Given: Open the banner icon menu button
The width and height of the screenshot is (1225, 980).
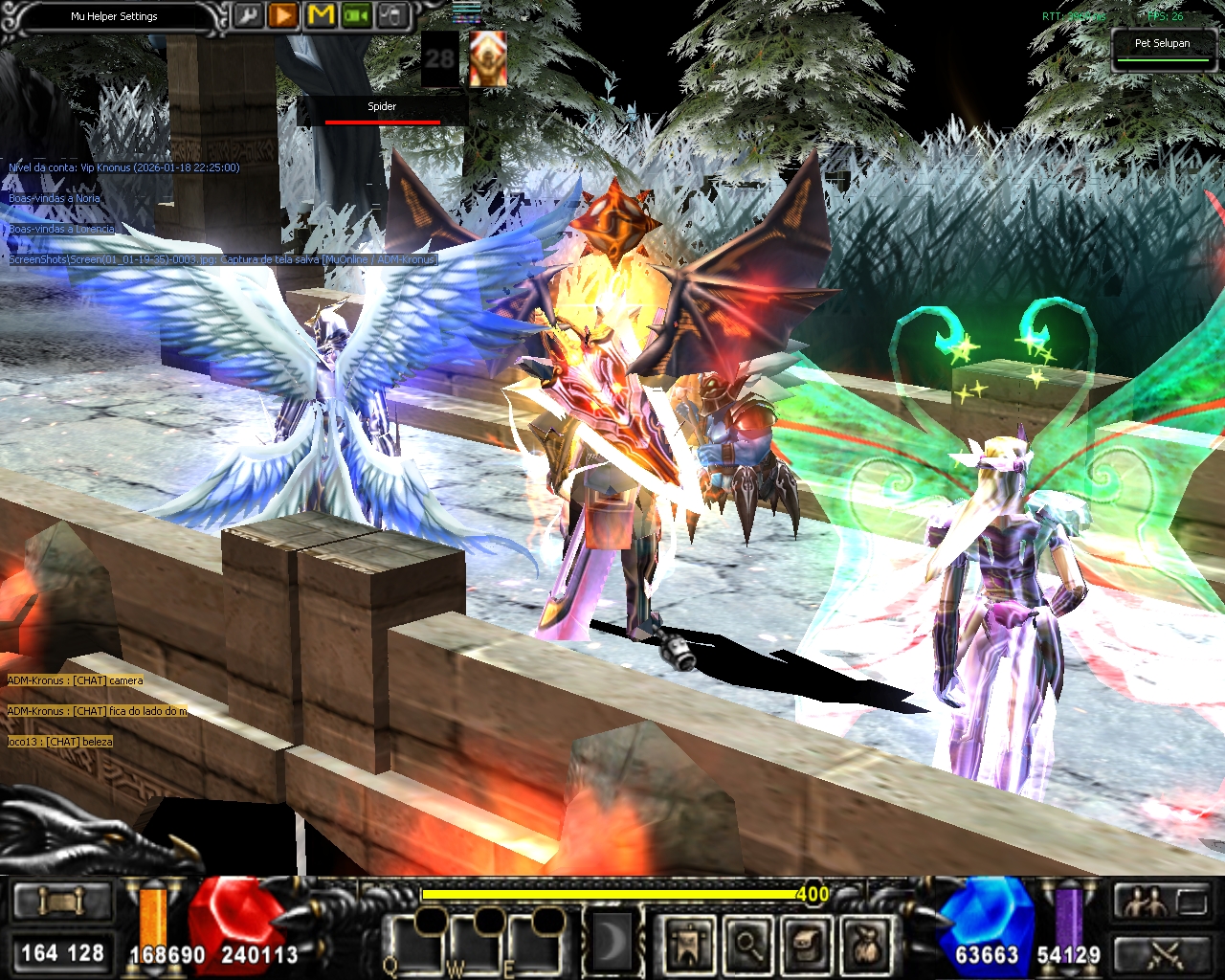Looking at the screenshot, I should pos(688,946).
